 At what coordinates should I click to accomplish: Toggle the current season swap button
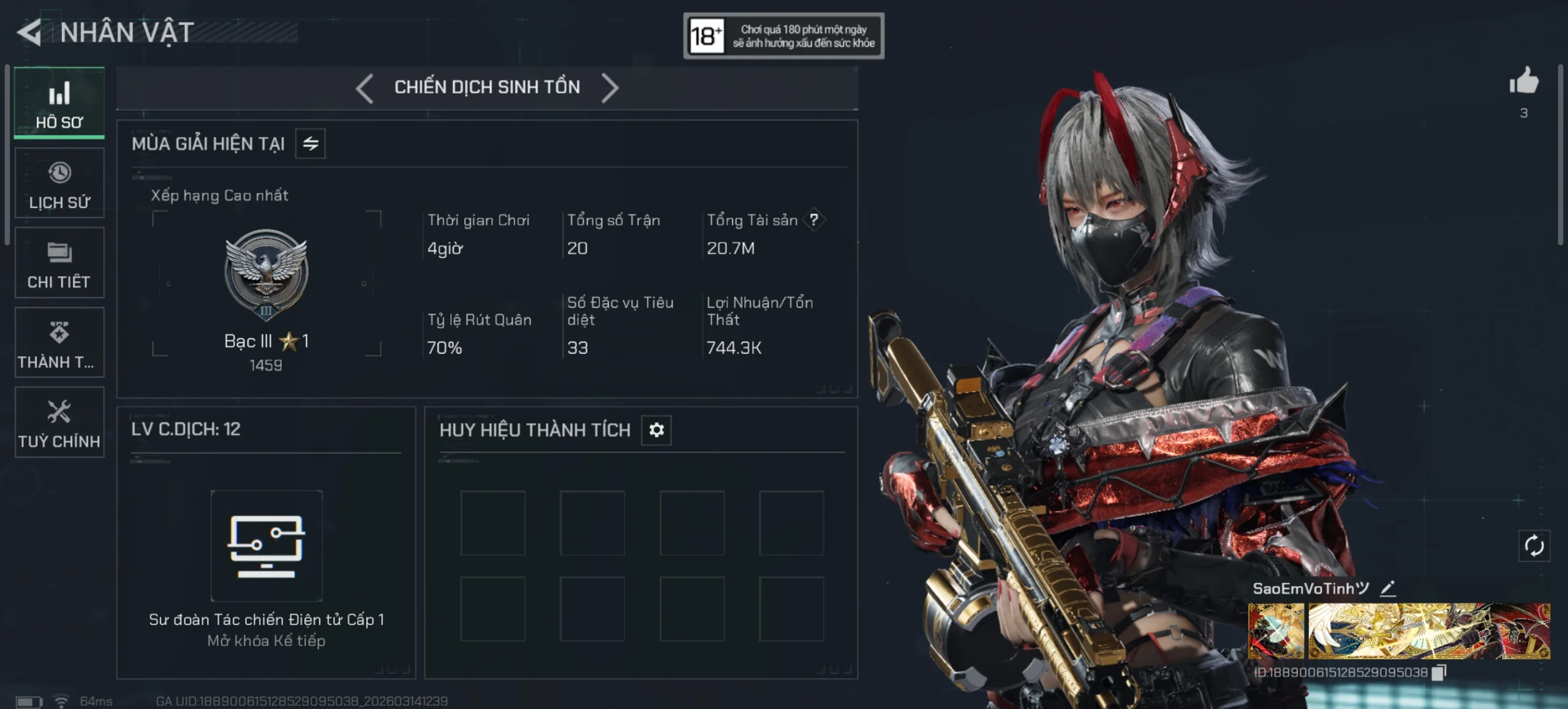coord(311,144)
